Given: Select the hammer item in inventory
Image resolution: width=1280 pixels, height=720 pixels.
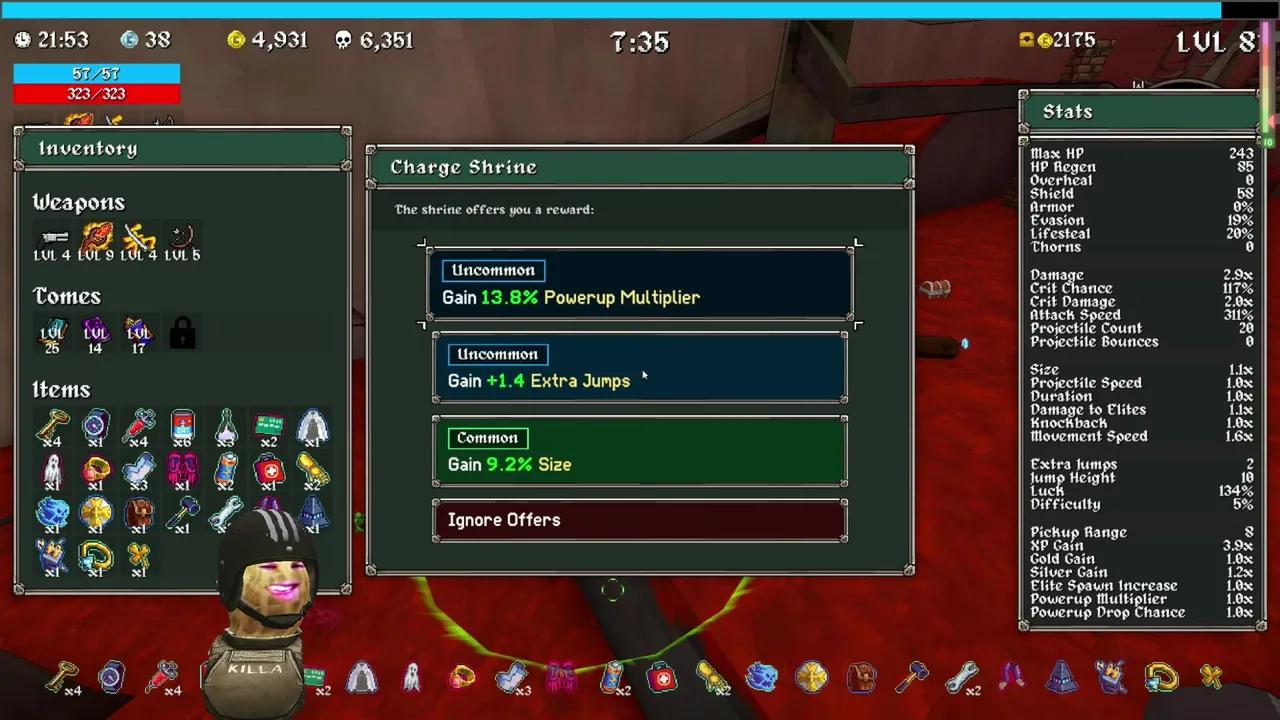Looking at the screenshot, I should (x=182, y=513).
